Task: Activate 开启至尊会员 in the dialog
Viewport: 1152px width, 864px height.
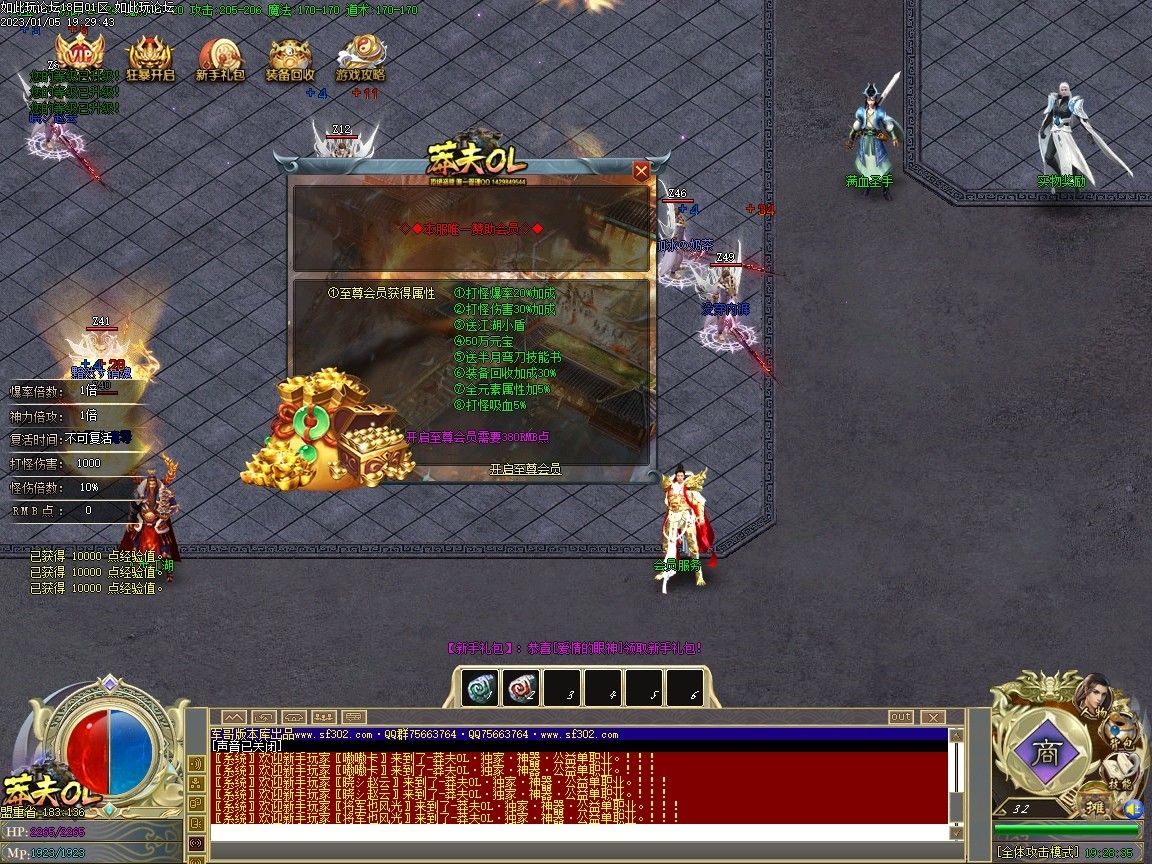Action: pos(525,469)
